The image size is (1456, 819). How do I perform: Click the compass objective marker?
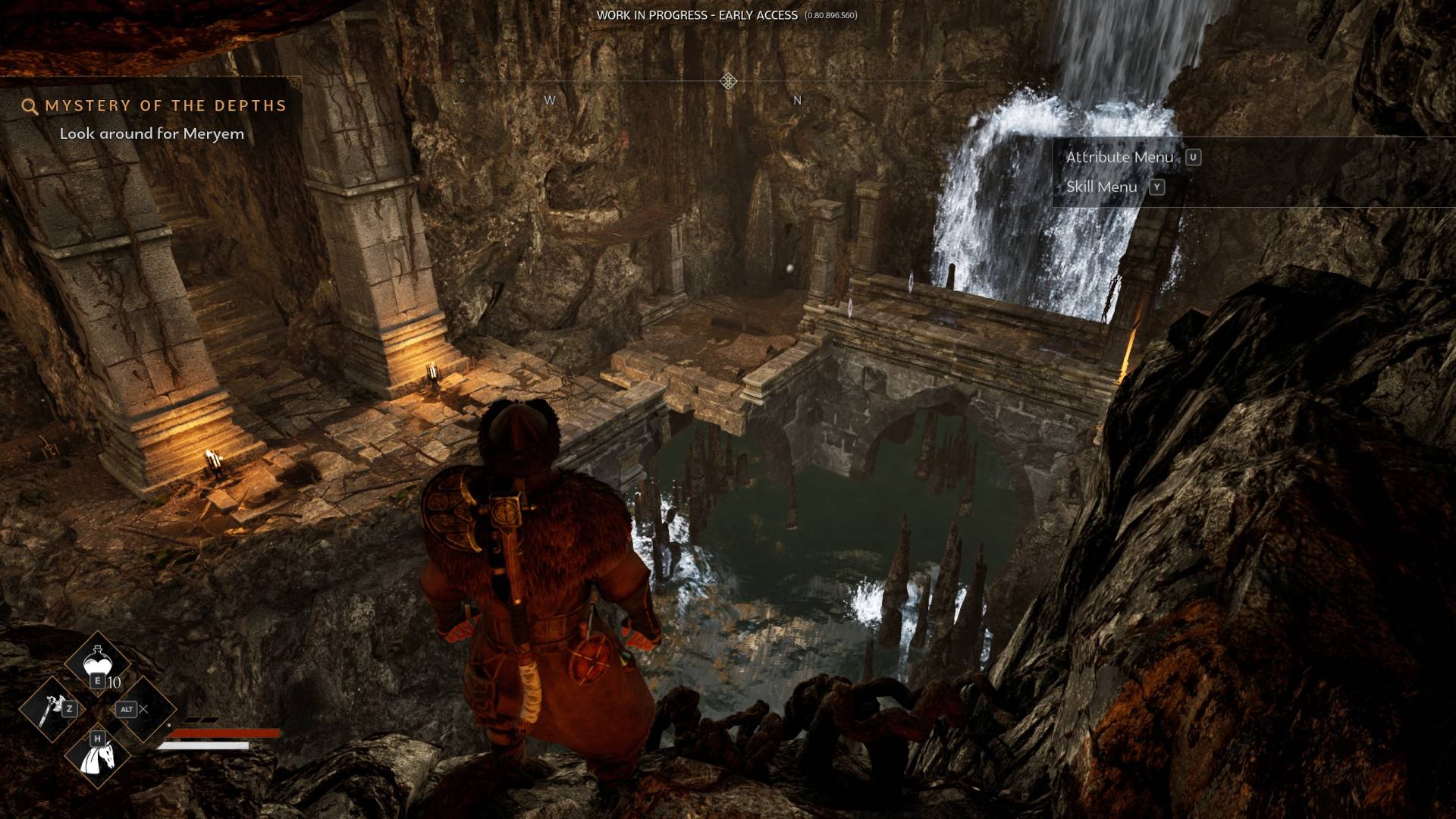[x=728, y=81]
